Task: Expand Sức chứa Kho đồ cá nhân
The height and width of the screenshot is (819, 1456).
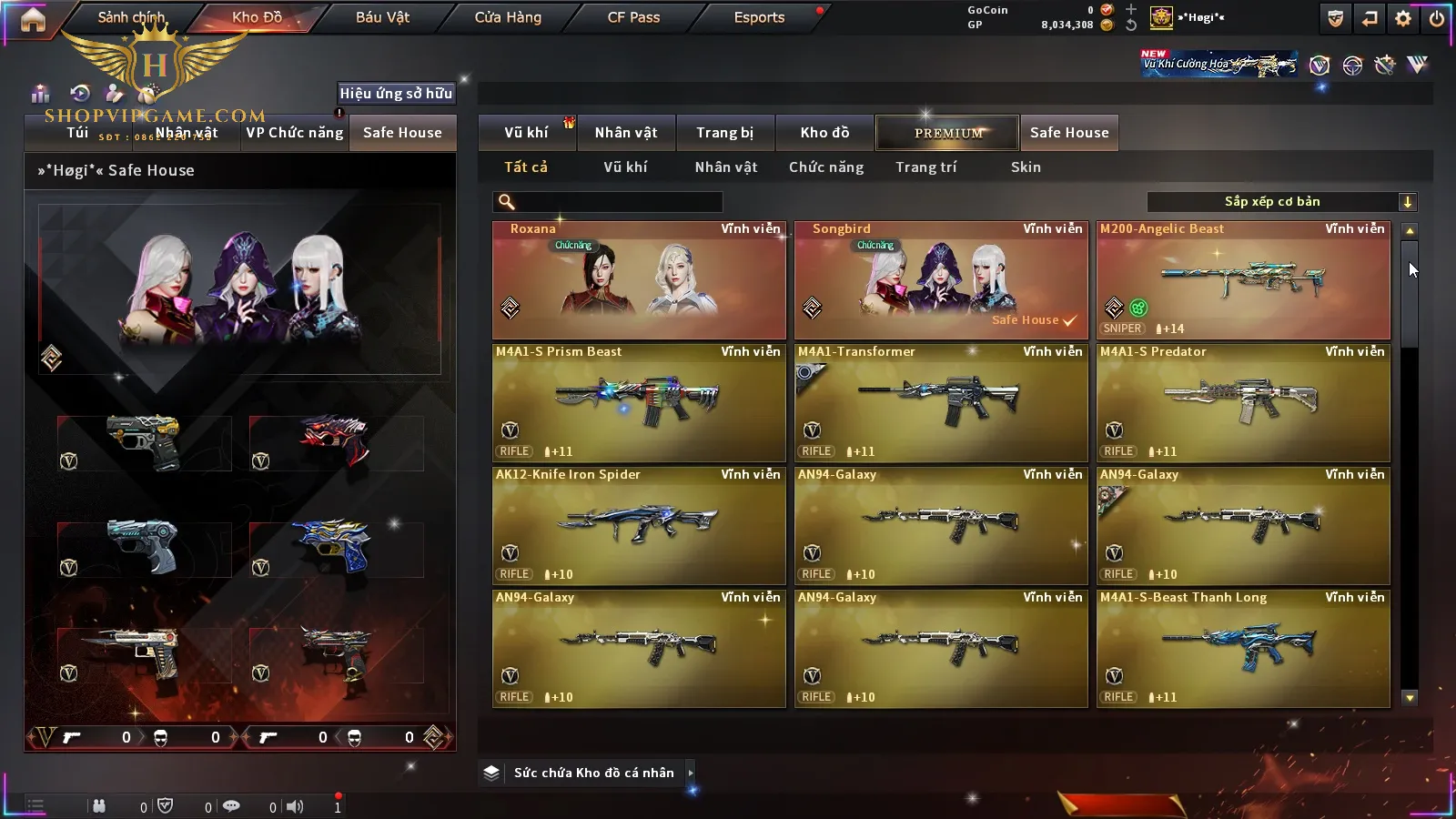Action: click(593, 773)
